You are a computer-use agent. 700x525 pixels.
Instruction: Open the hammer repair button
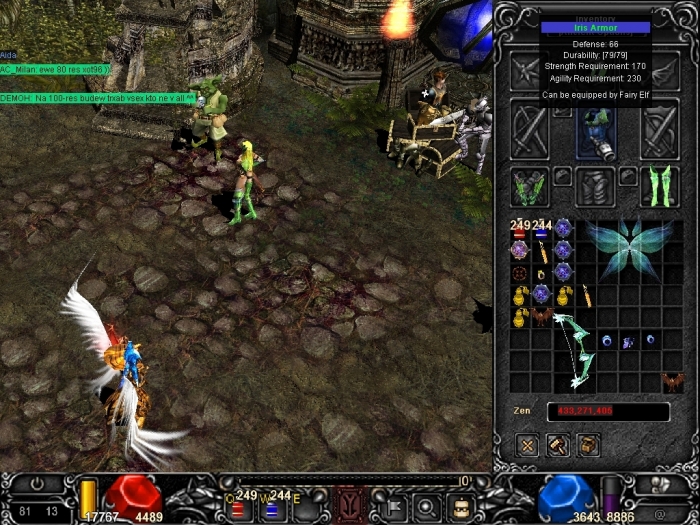(558, 444)
